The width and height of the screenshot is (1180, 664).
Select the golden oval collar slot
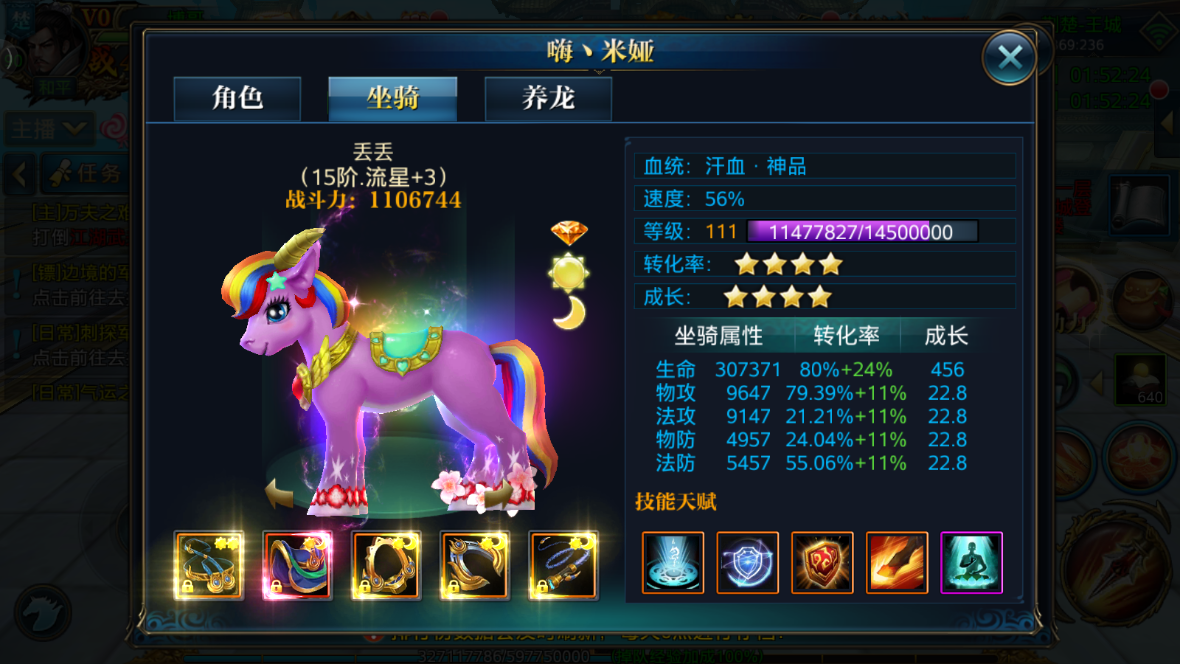coord(387,565)
